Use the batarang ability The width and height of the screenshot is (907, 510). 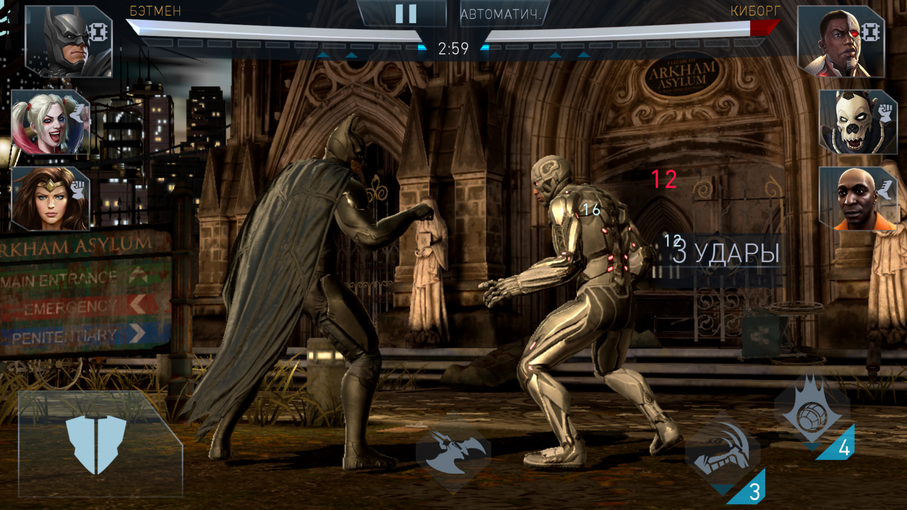point(452,456)
